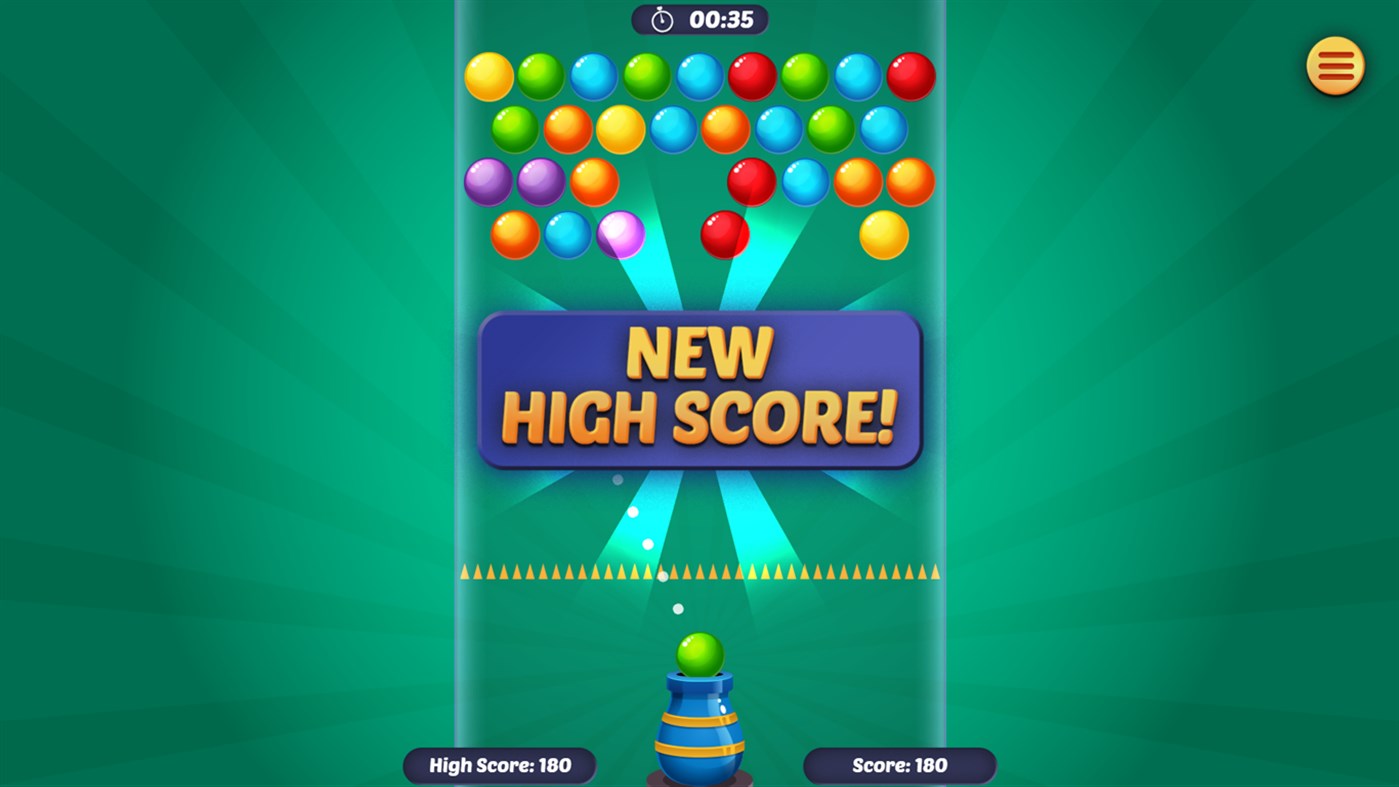Image resolution: width=1399 pixels, height=787 pixels.
Task: Click the High Score: 180 label
Action: 498,765
